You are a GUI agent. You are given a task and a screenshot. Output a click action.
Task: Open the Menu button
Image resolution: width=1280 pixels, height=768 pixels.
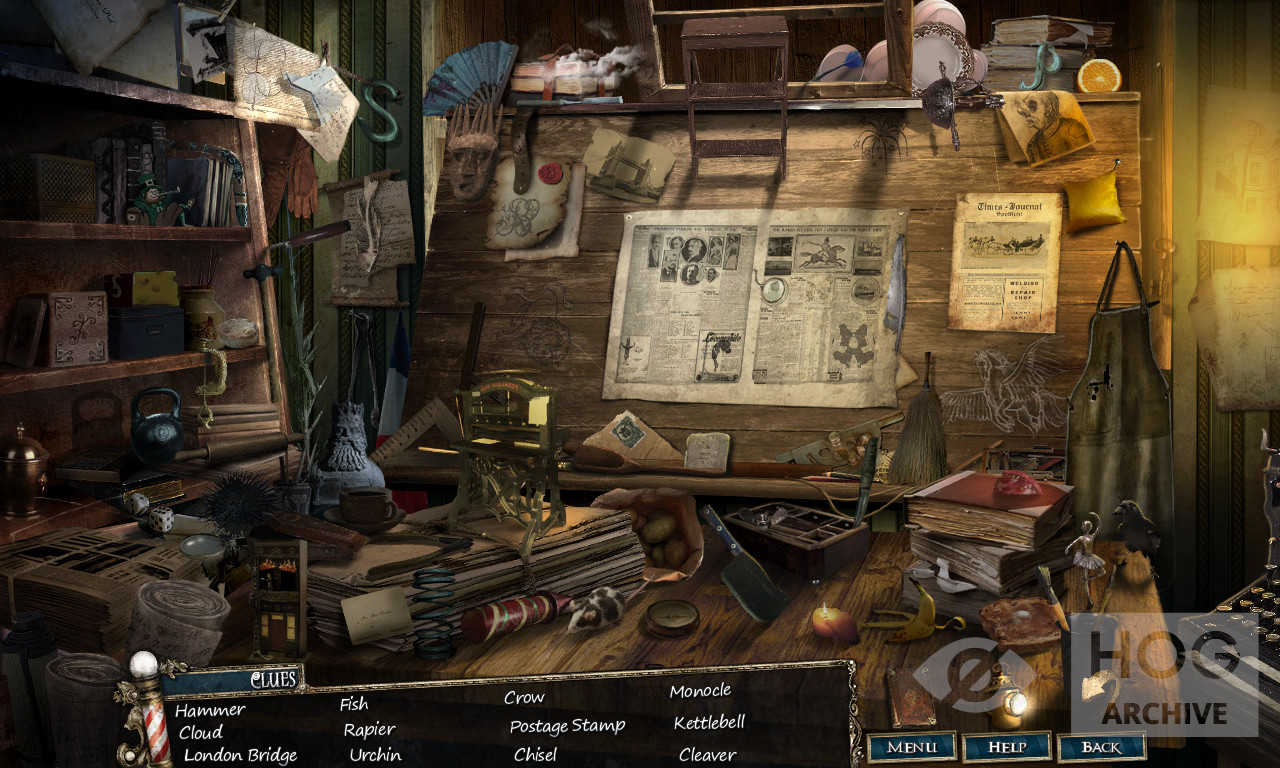click(911, 747)
